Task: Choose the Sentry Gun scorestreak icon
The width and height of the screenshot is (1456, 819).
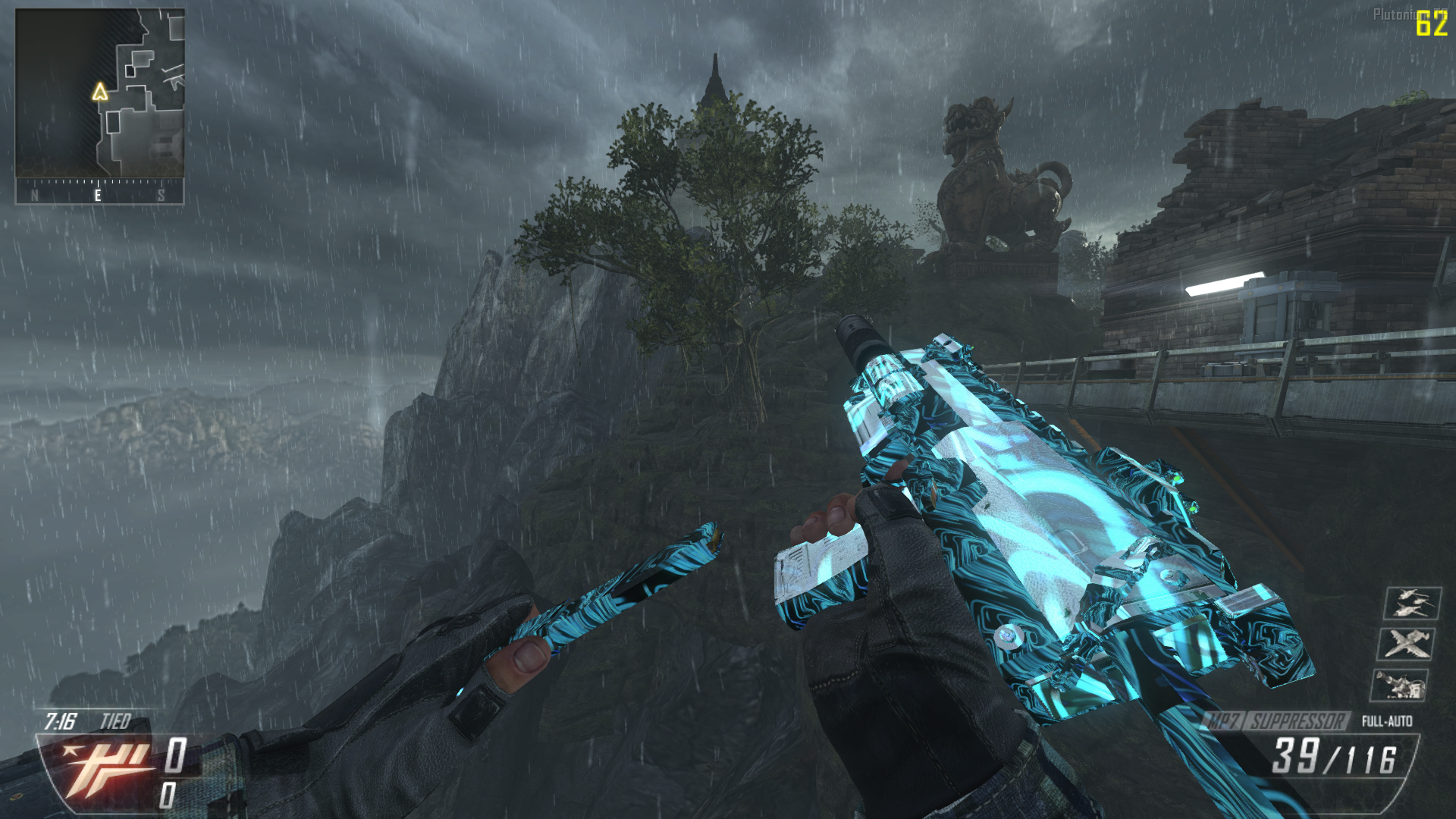Action: (1399, 685)
